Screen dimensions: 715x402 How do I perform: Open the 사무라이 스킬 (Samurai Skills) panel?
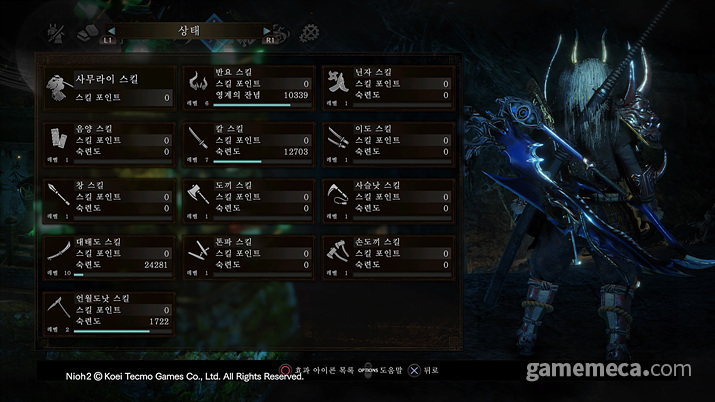[x=109, y=86]
